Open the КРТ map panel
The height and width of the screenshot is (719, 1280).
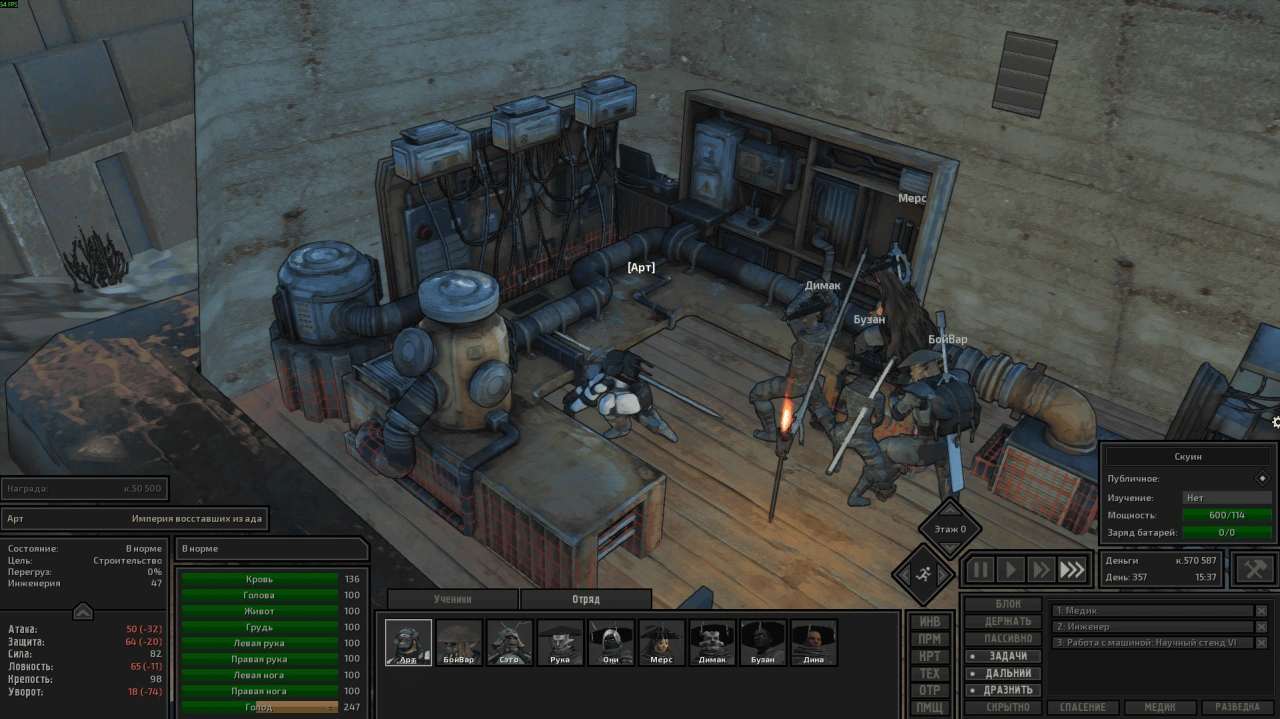click(929, 656)
